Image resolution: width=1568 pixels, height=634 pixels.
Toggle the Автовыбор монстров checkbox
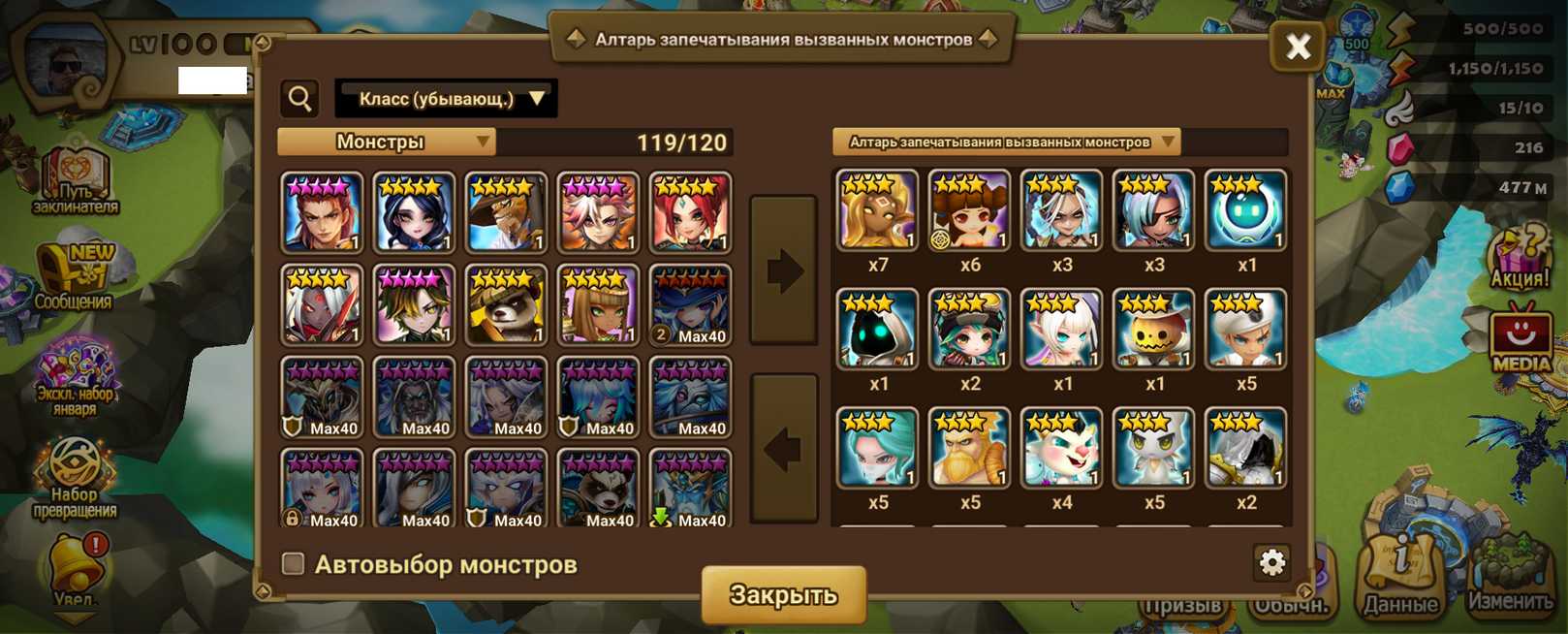point(293,563)
